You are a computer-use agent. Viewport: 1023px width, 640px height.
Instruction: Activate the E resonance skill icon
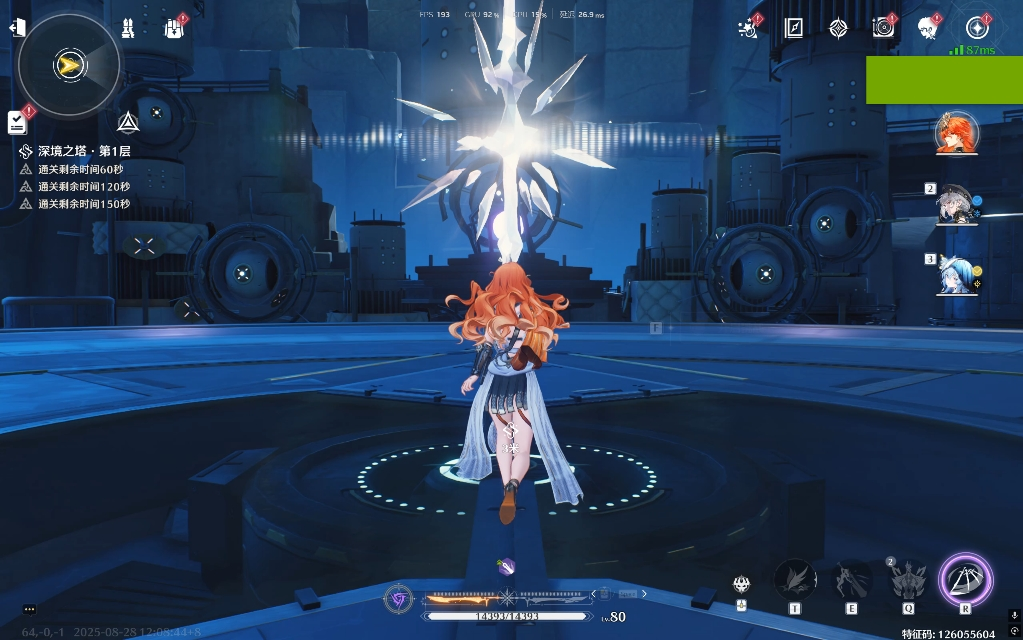point(852,580)
